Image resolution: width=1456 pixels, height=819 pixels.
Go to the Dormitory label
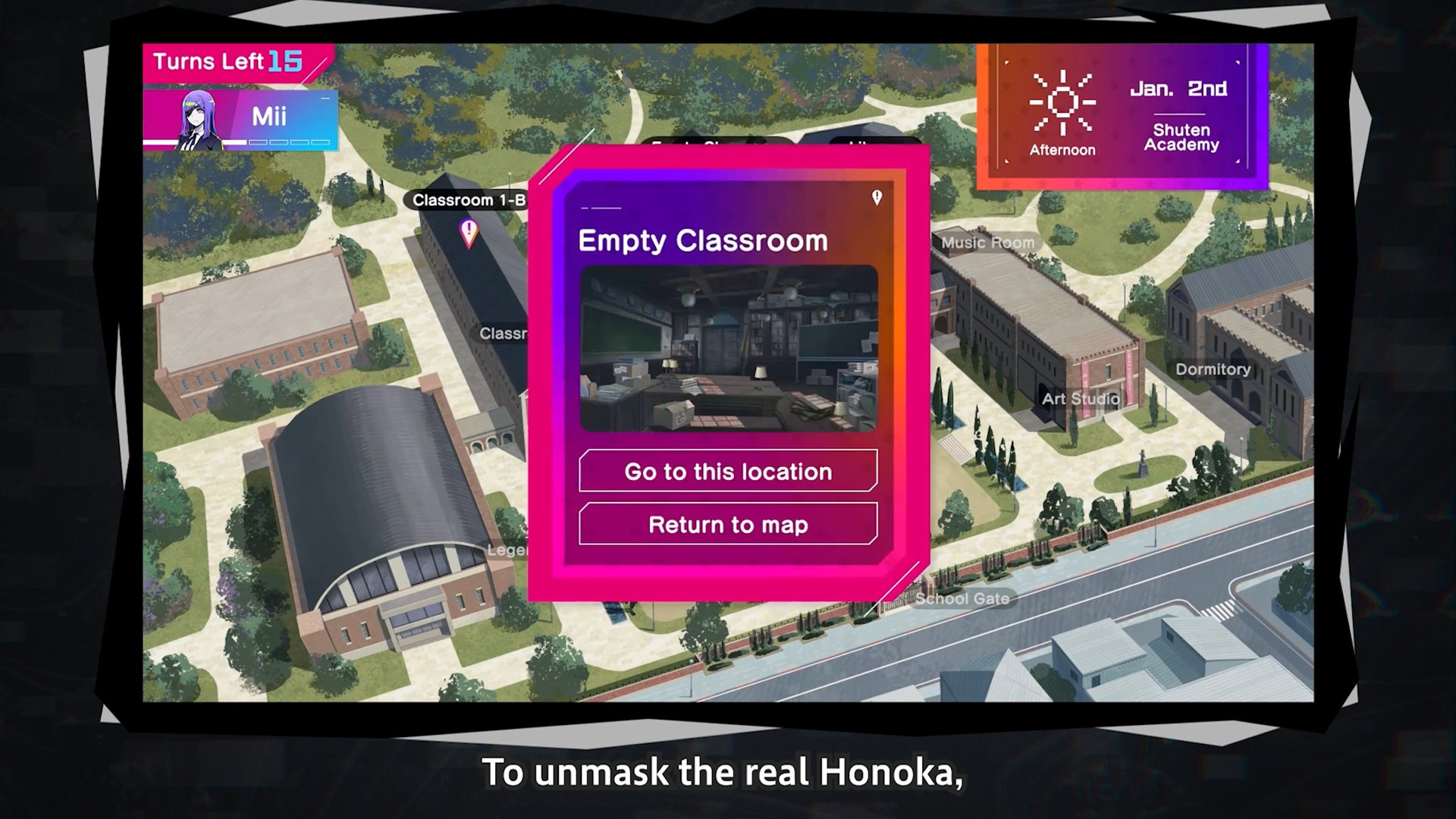point(1213,369)
